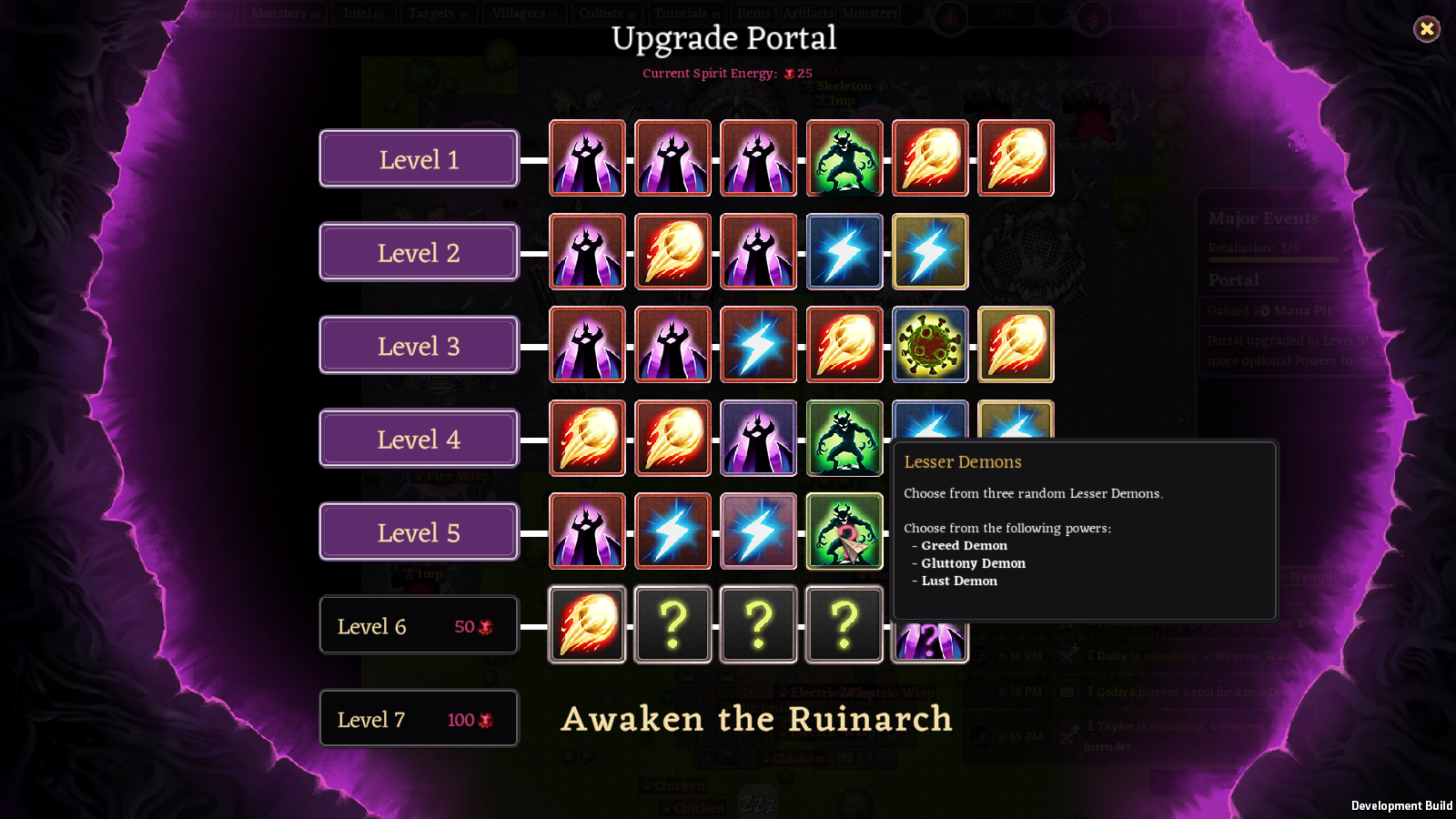Select the fireball power icon in the Level 2 row
Viewport: 1456px width, 819px height.
coord(672,252)
